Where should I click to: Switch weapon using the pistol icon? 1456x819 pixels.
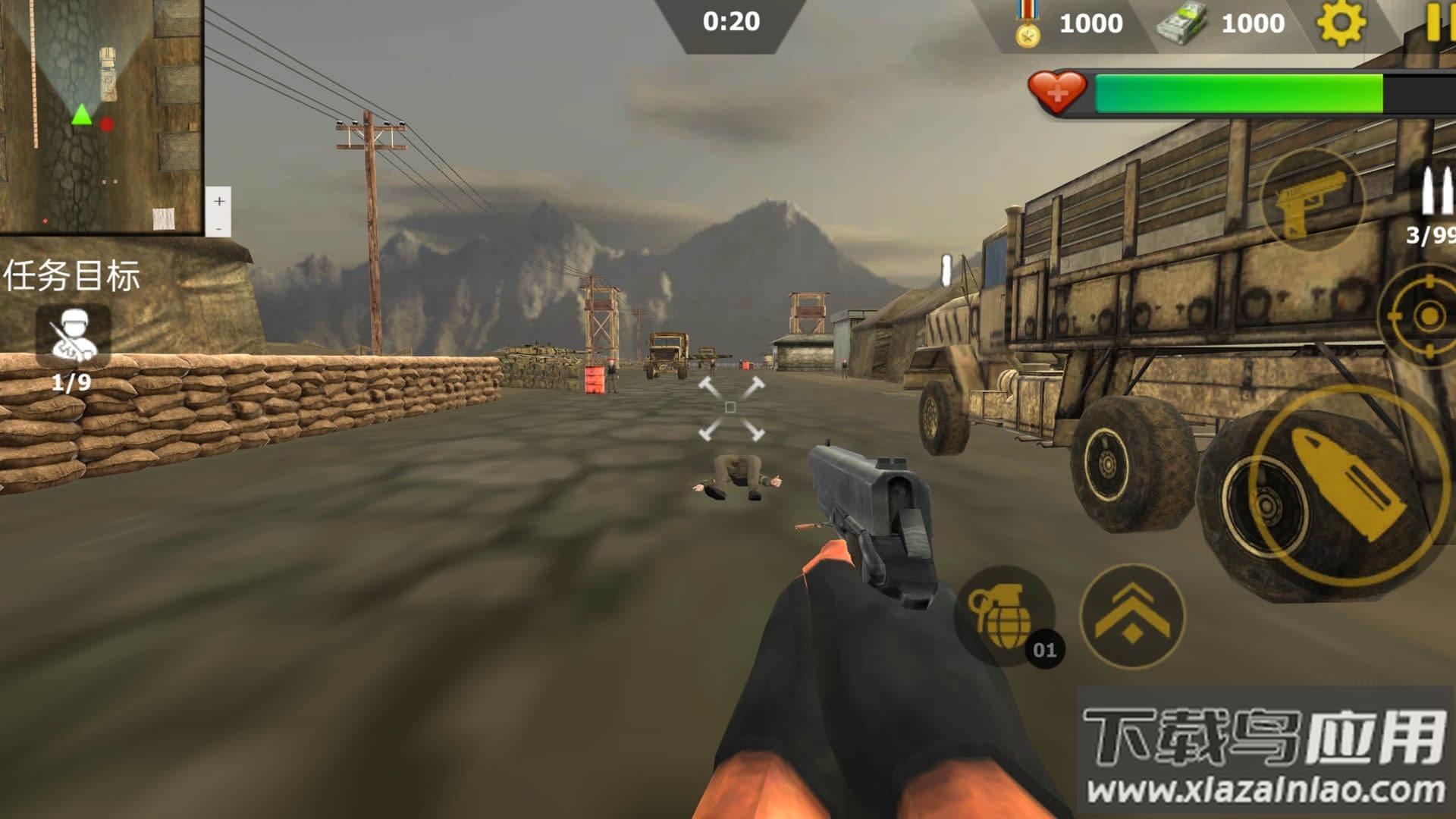[x=1312, y=201]
